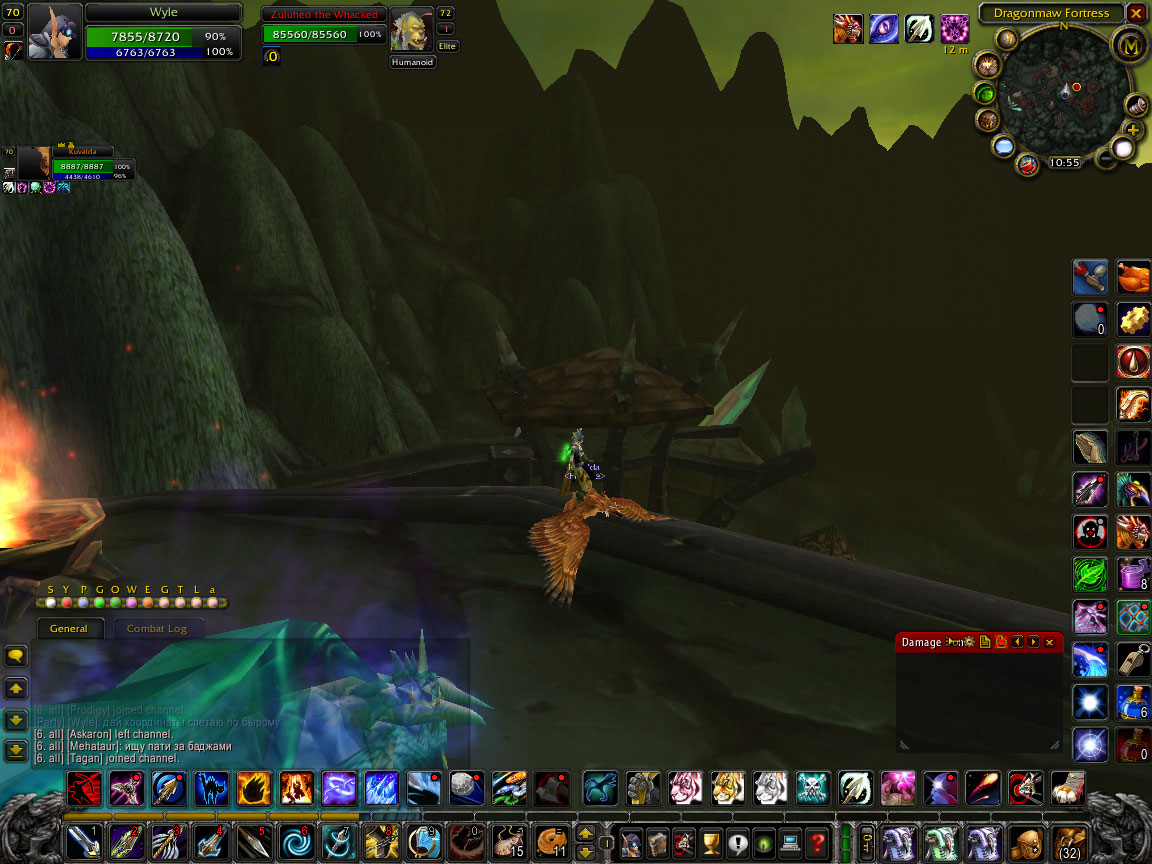Image resolution: width=1152 pixels, height=864 pixels.
Task: Close the Dragonmaw Fortress minimap header
Action: point(1136,13)
